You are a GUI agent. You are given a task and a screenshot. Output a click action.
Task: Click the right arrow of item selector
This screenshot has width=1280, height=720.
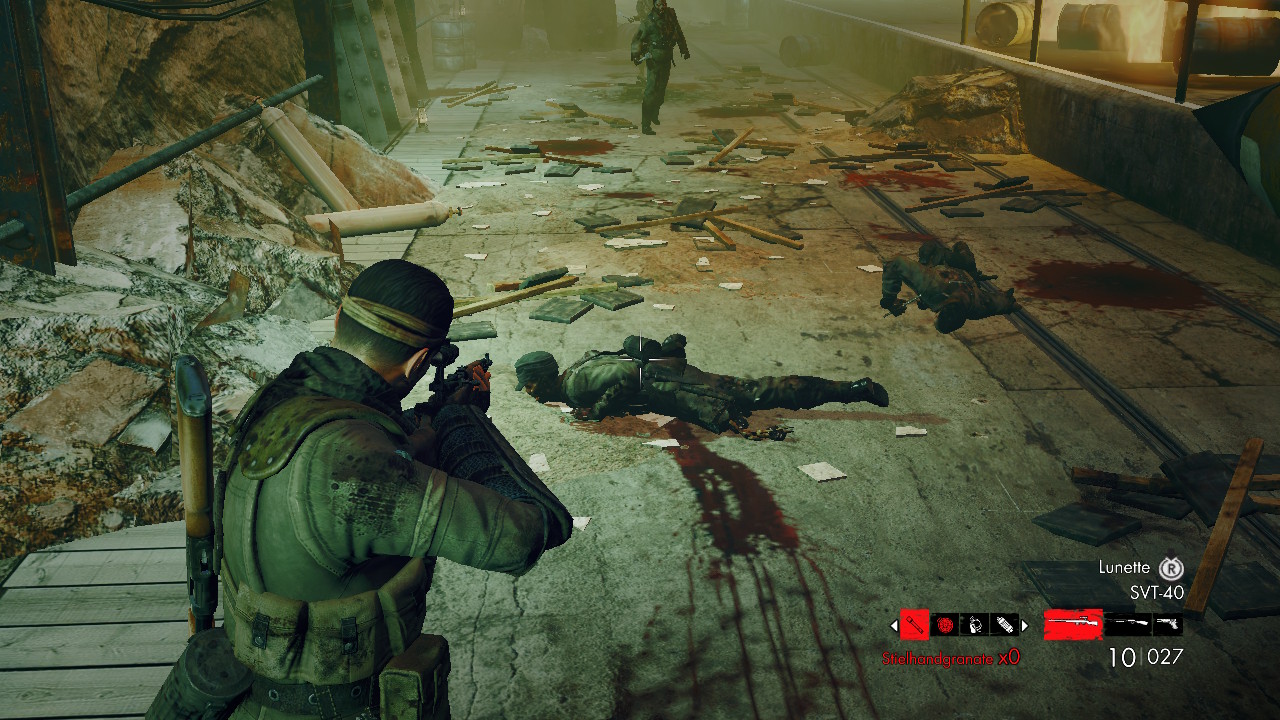coord(1025,626)
